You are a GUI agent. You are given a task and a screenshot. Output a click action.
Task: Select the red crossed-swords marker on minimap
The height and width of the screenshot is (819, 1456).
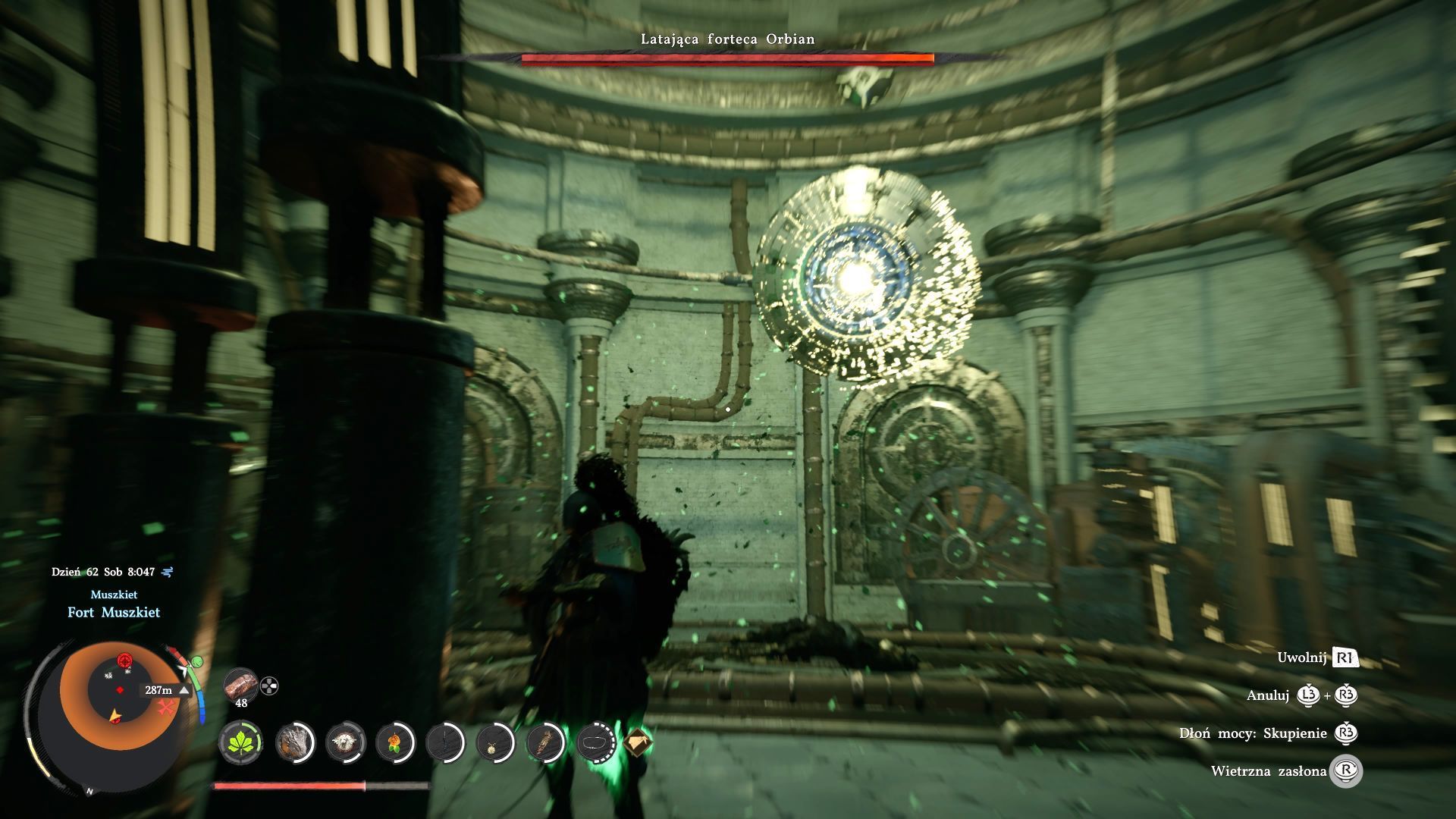(x=167, y=708)
